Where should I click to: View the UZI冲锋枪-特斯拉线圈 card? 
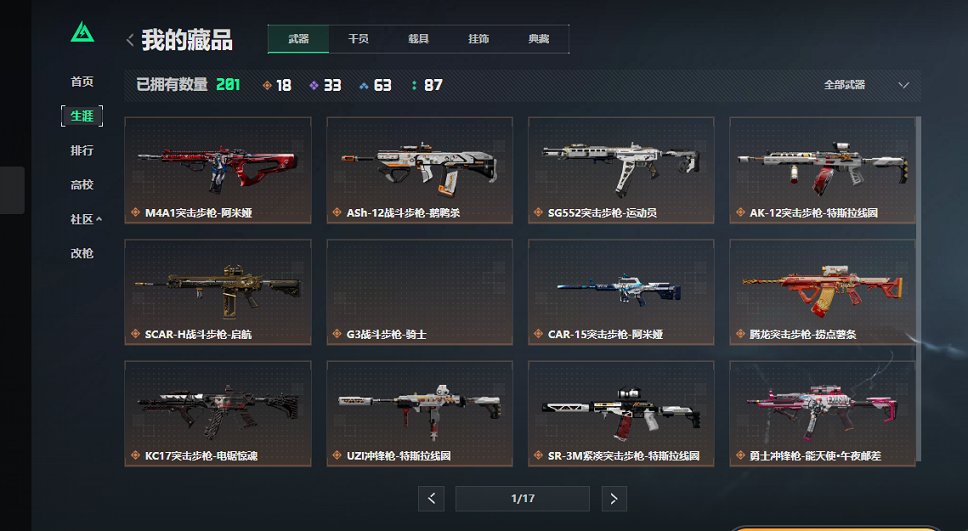click(x=419, y=413)
